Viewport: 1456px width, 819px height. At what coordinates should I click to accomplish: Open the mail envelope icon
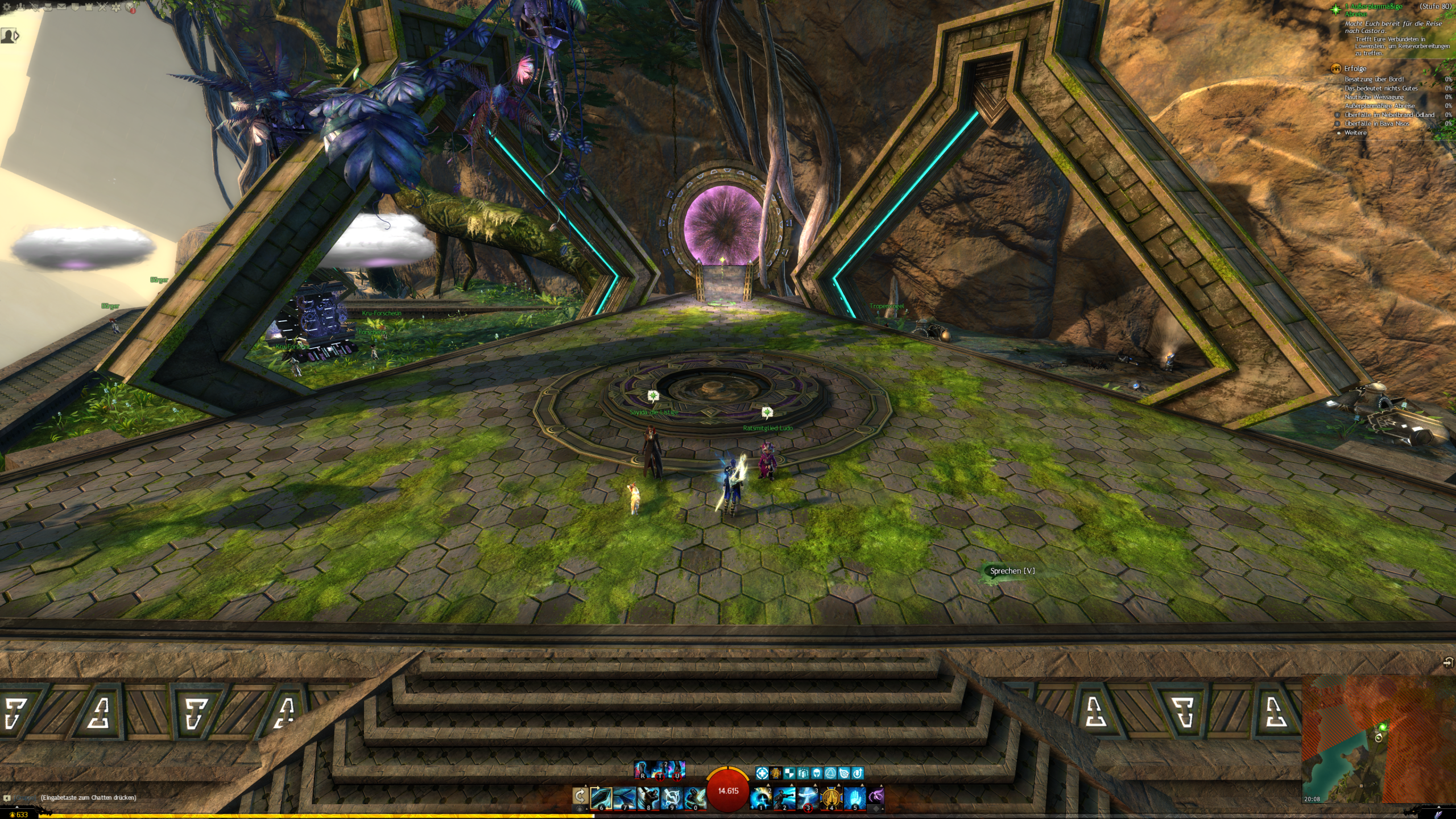tap(61, 7)
